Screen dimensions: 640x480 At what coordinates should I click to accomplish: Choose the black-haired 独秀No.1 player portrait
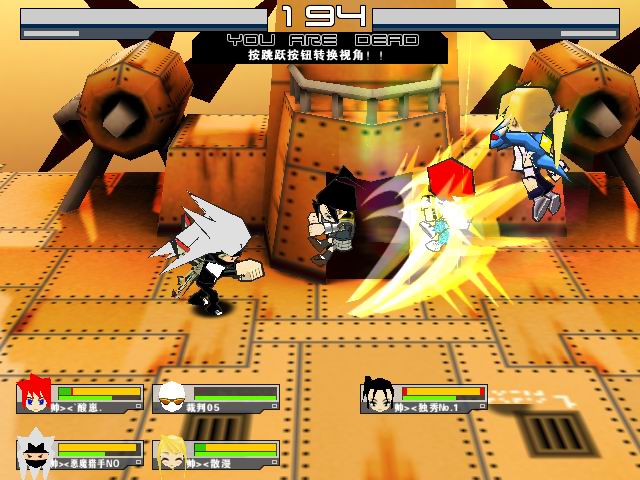click(378, 395)
